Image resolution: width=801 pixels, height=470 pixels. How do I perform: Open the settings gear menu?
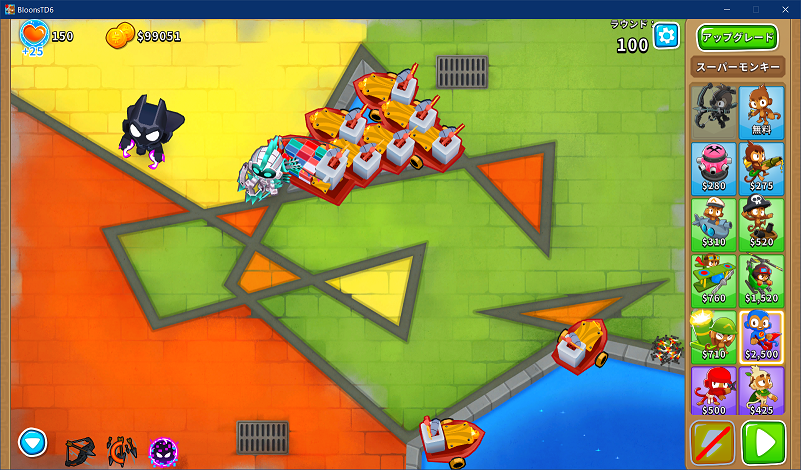[x=666, y=36]
